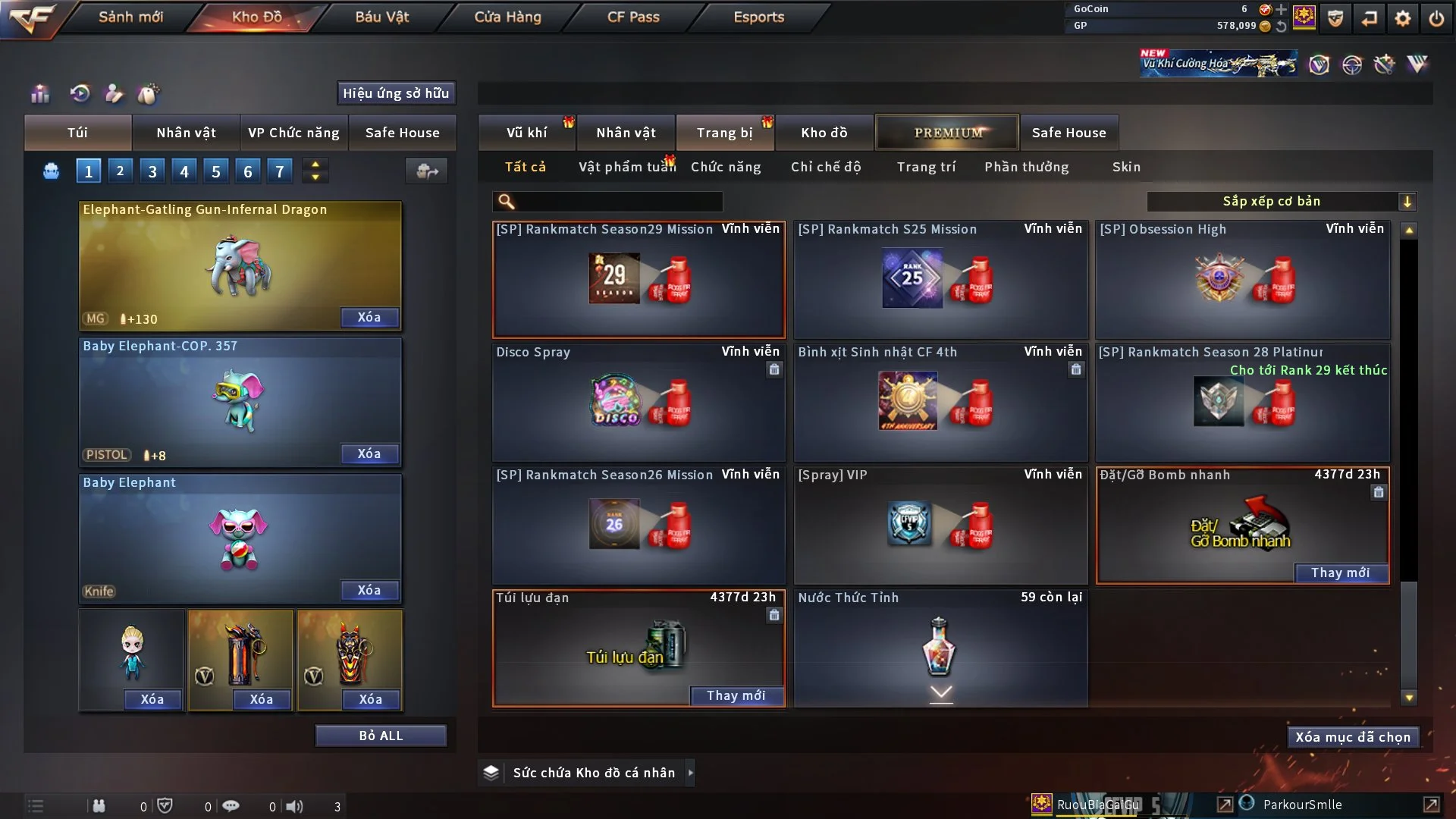
Task: Select the PREMIUM inventory tab
Action: (948, 133)
